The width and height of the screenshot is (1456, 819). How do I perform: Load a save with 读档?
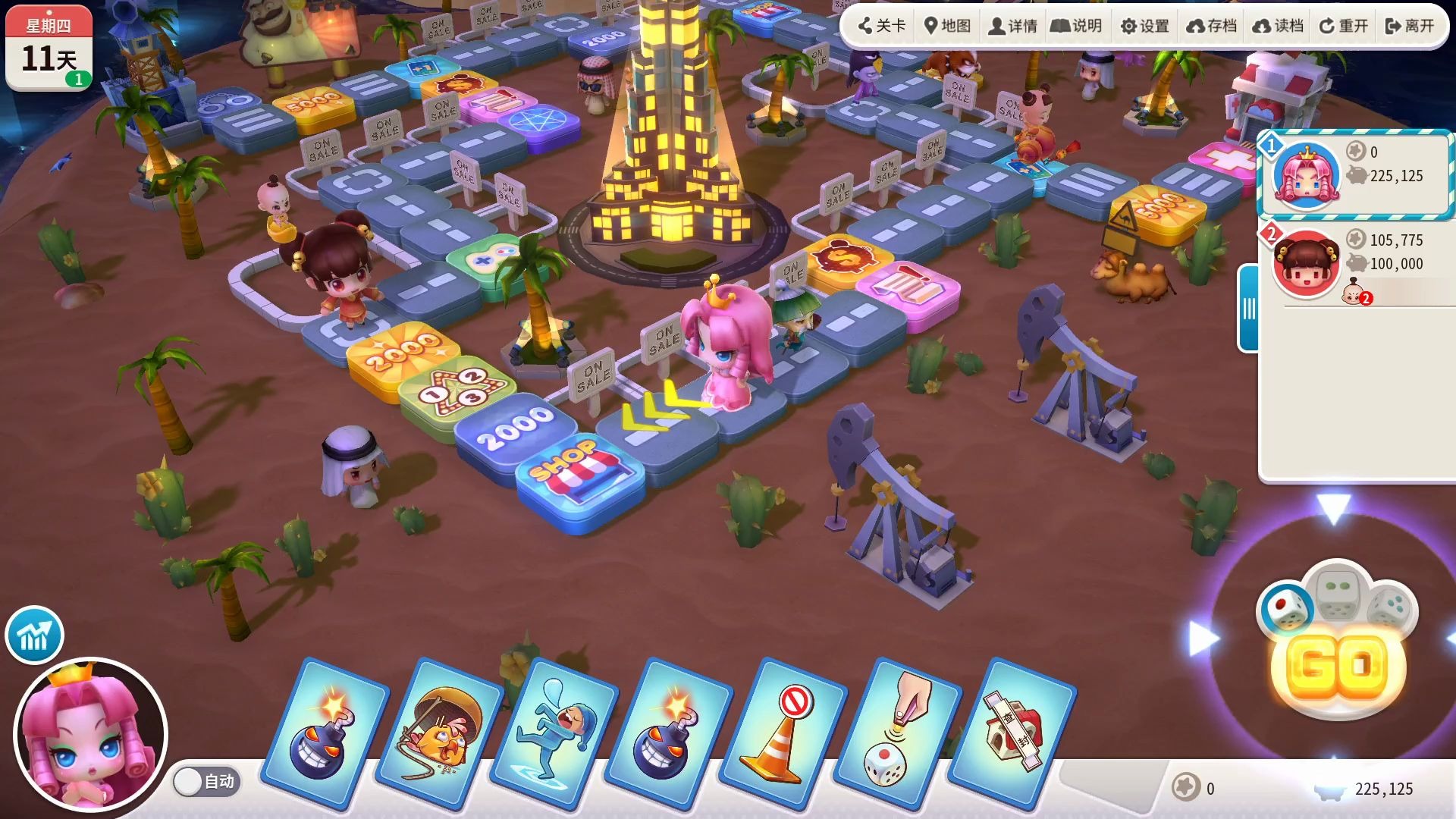tap(1279, 26)
